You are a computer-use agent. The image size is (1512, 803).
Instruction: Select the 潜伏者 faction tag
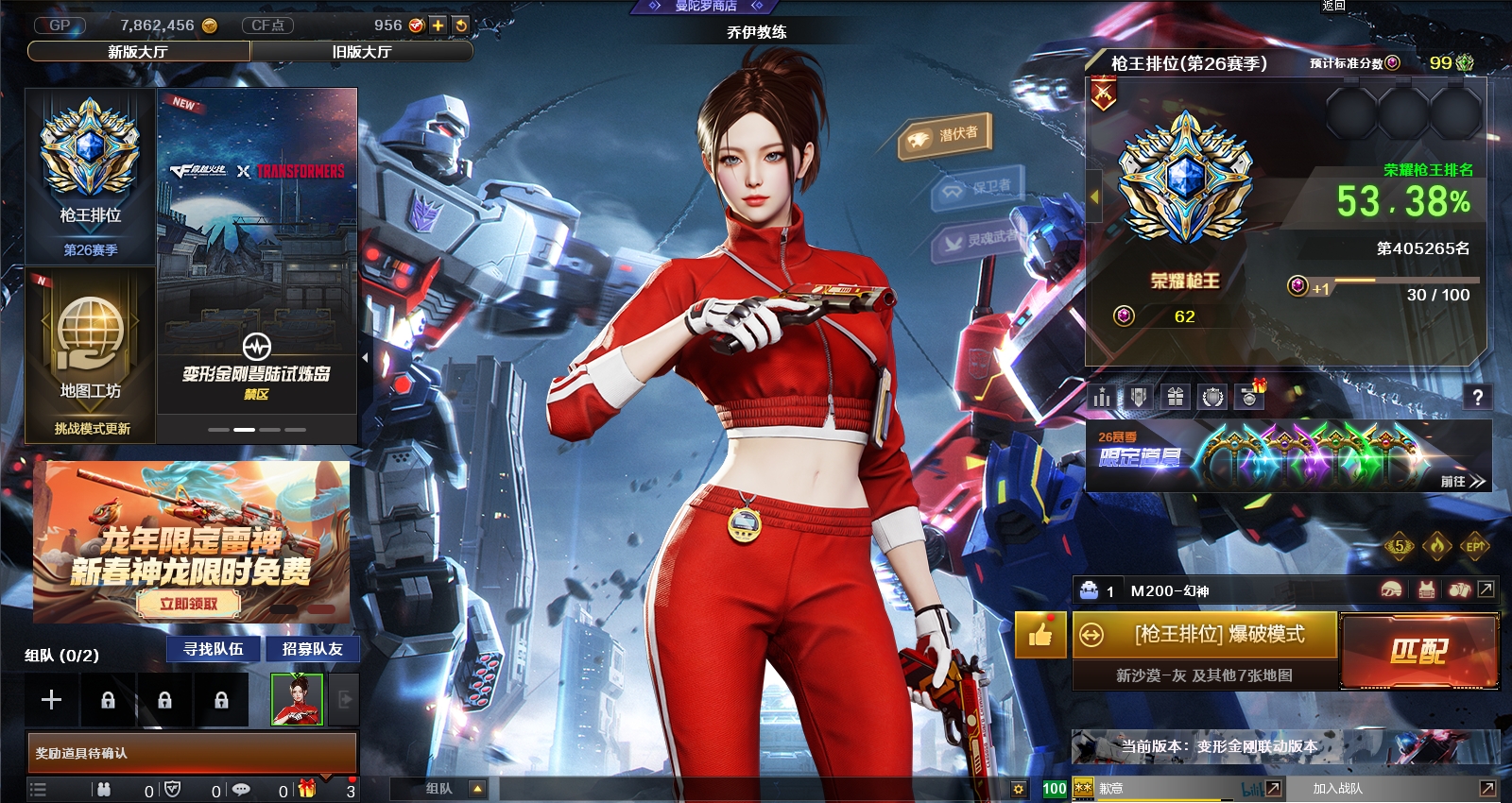[945, 136]
